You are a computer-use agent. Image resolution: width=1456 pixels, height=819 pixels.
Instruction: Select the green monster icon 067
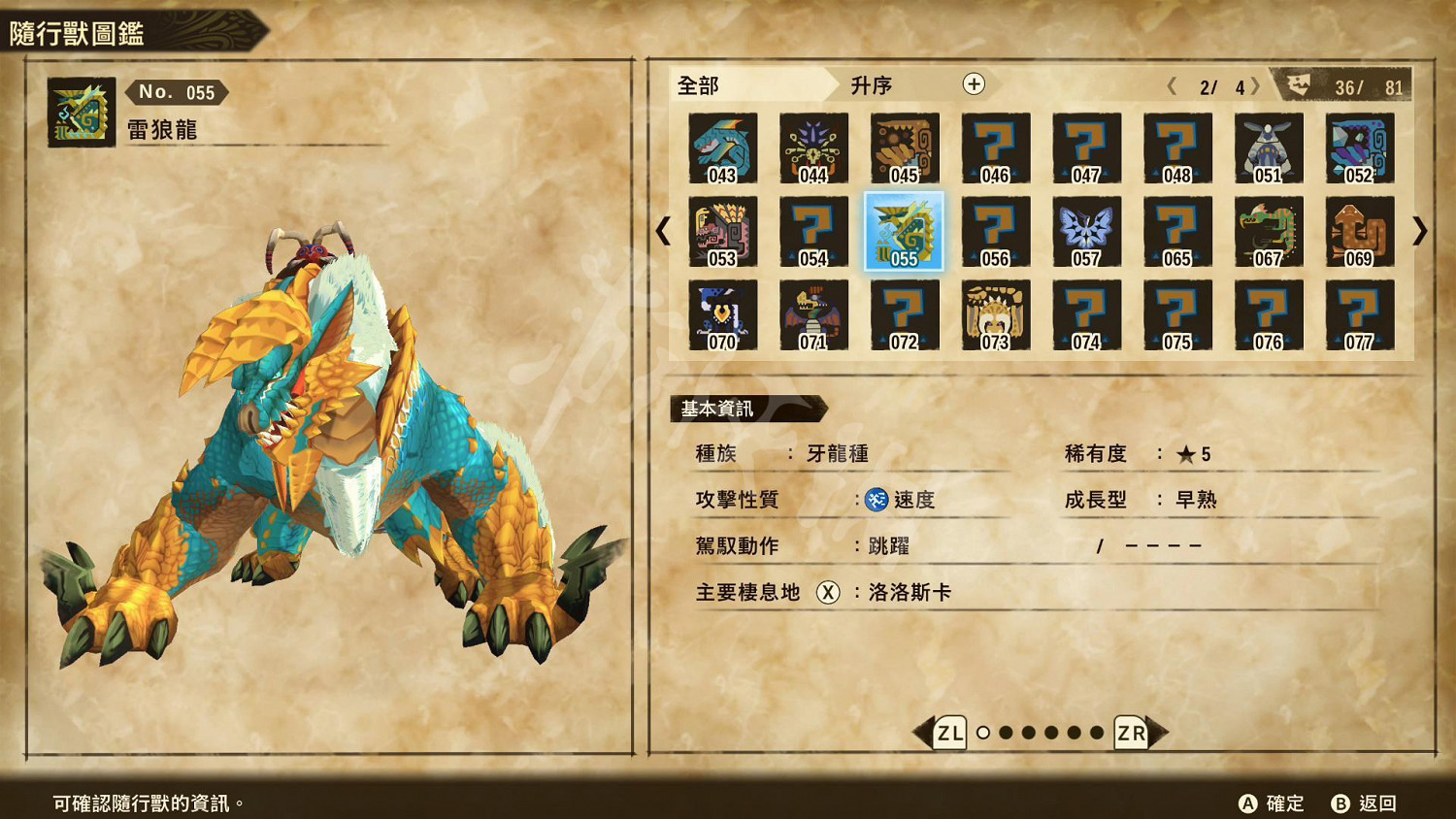1269,233
